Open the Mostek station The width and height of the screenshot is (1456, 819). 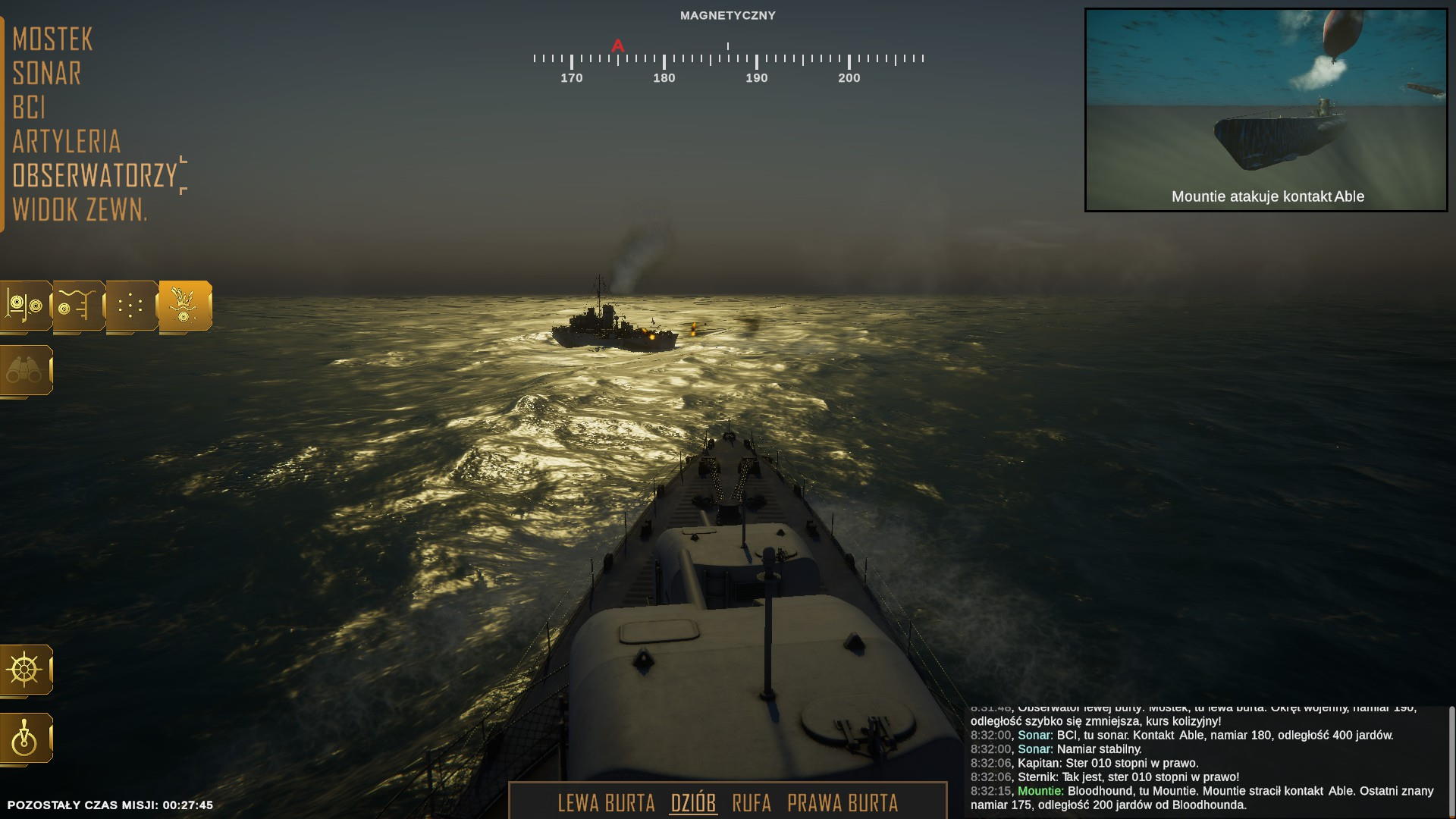52,39
